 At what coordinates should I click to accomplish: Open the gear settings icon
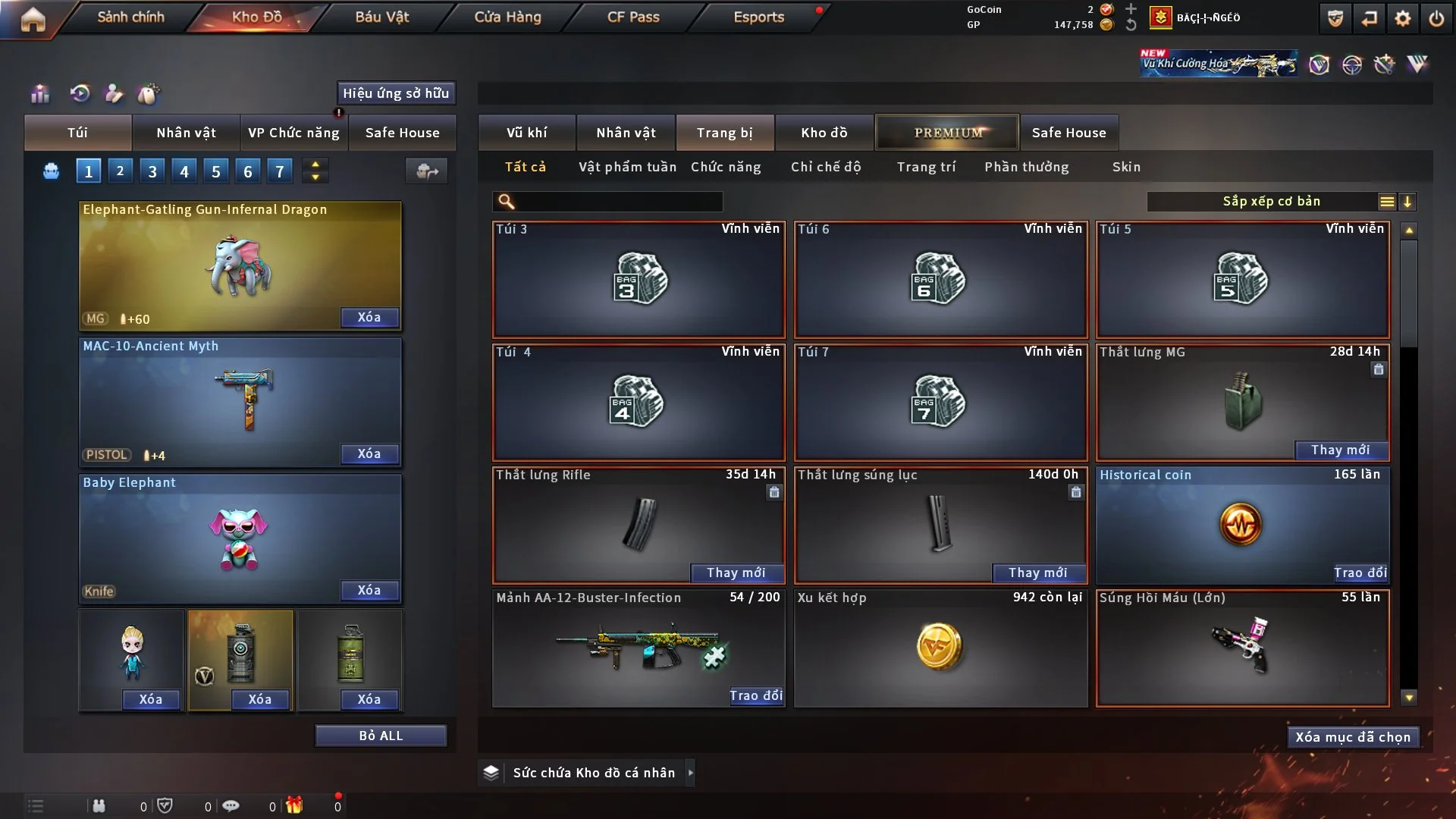(x=1402, y=18)
